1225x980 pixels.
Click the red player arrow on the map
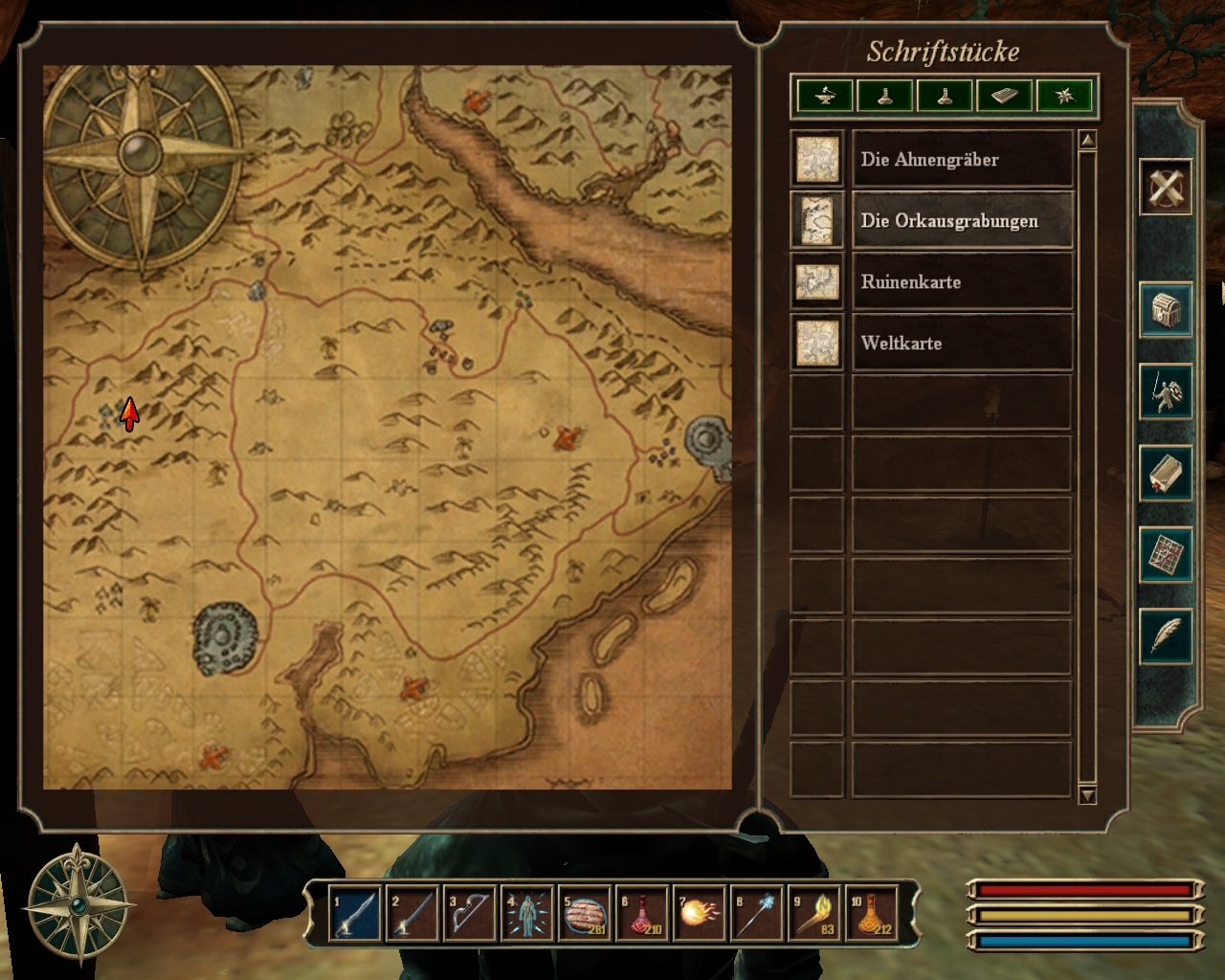point(129,413)
